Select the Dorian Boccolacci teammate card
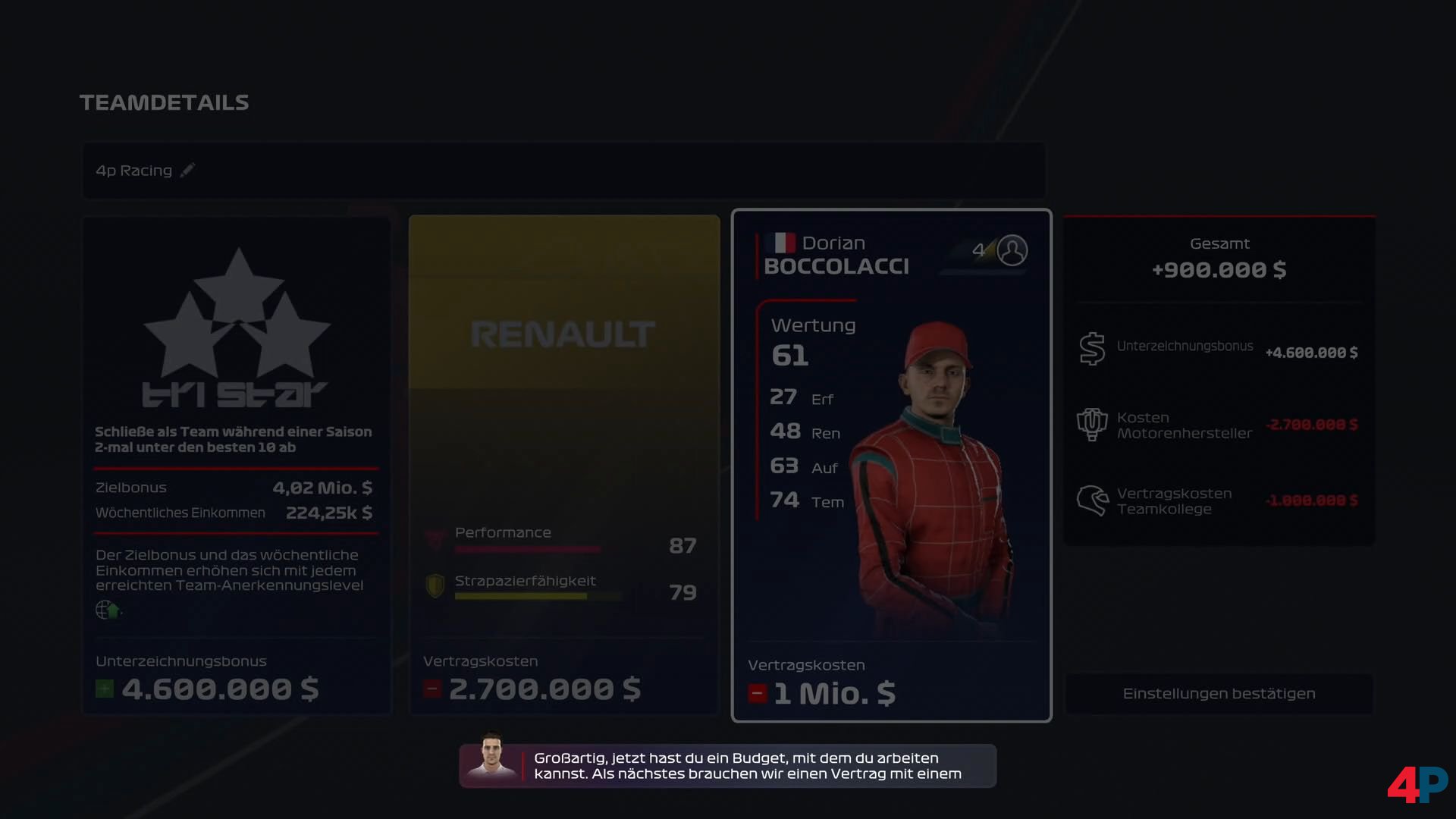This screenshot has height=819, width=1456. click(x=891, y=464)
